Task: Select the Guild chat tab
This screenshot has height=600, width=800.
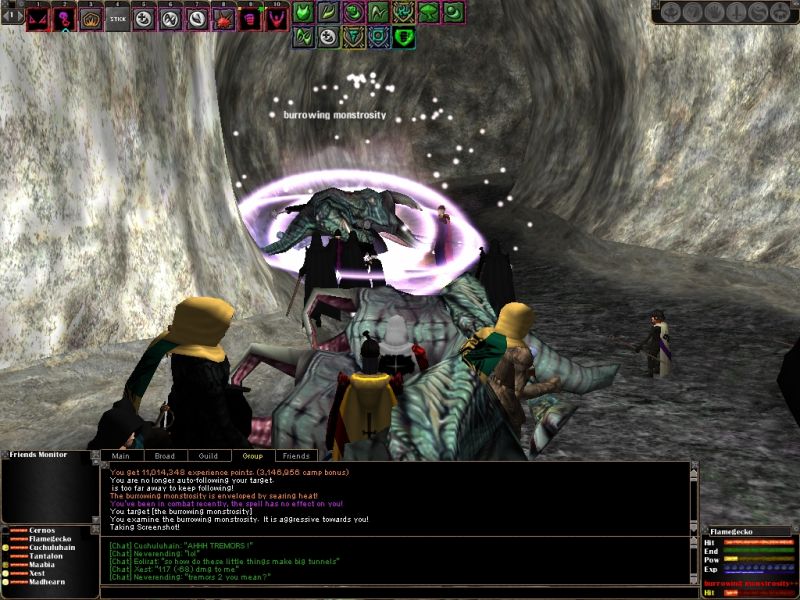Action: point(207,456)
